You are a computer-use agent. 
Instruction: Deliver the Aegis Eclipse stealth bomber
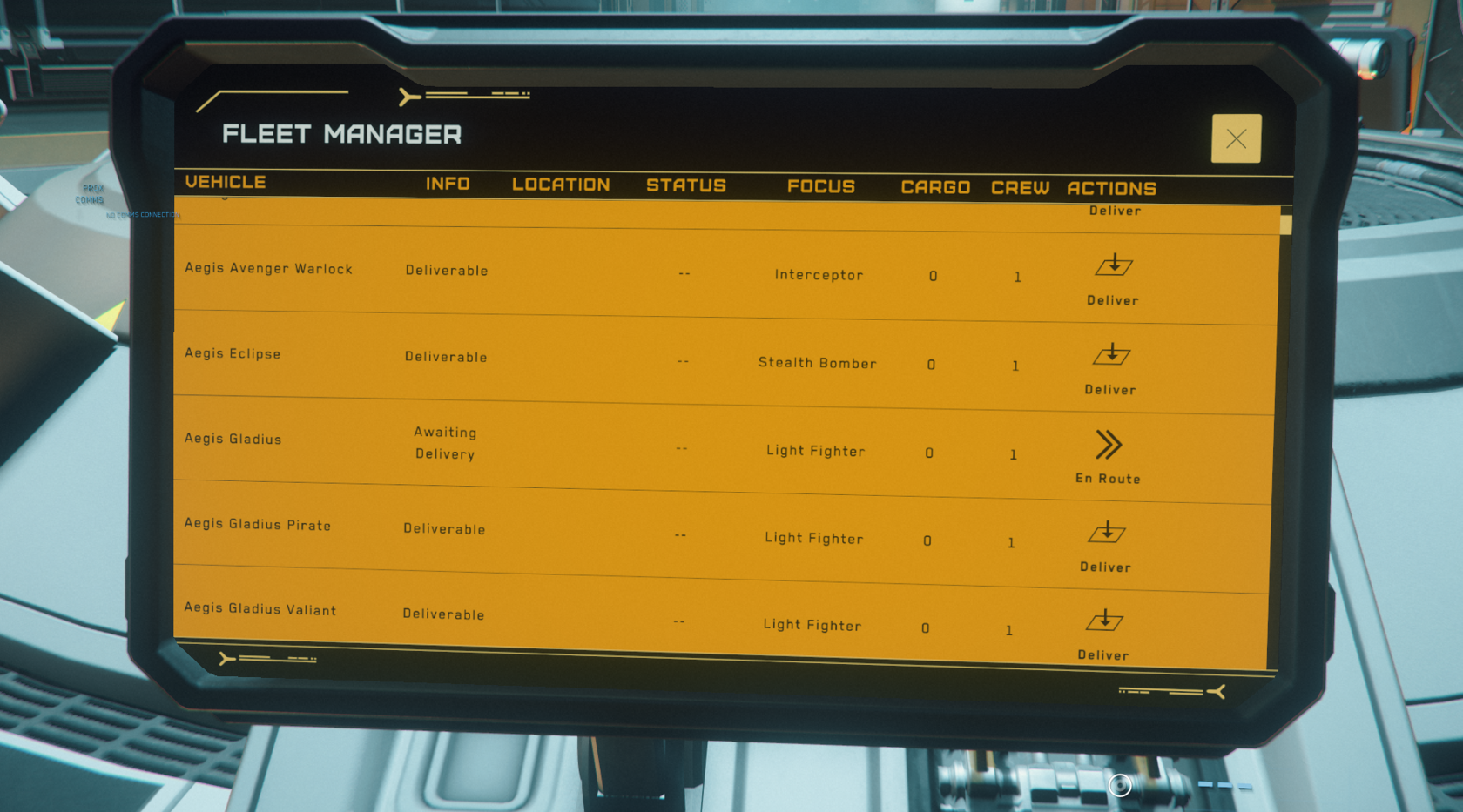(x=1111, y=356)
